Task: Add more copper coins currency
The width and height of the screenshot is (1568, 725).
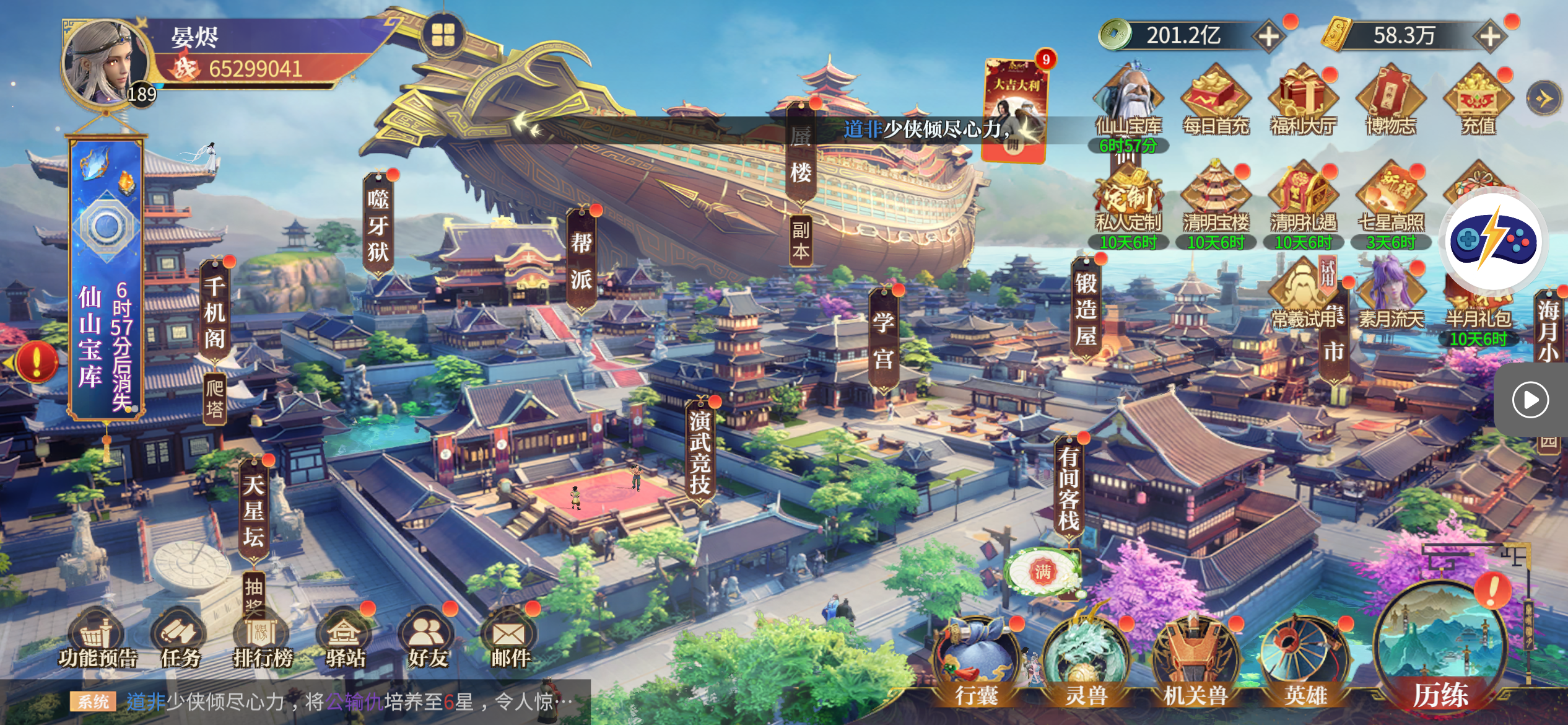Action: tap(1268, 36)
